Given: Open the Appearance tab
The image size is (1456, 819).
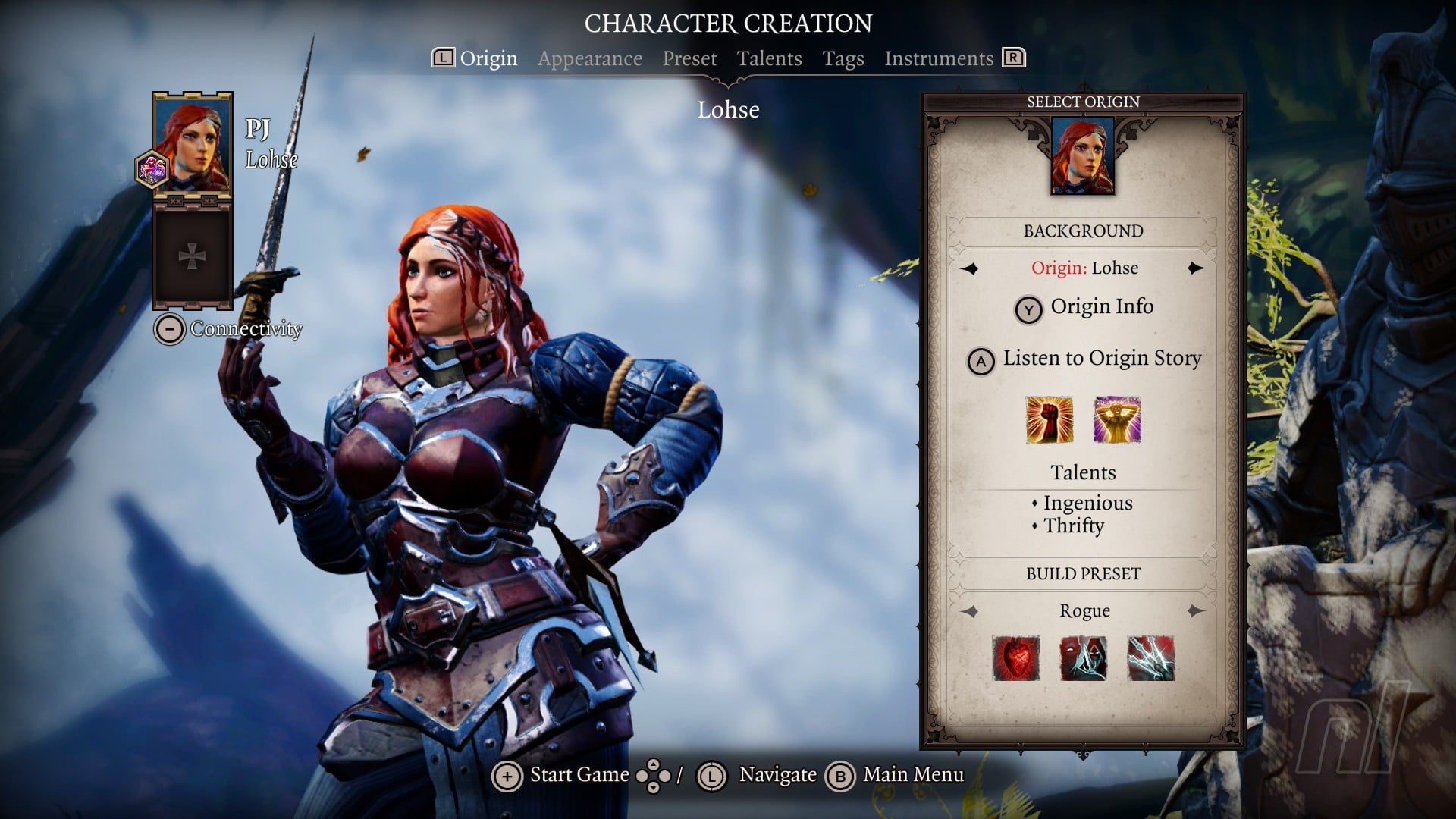Looking at the screenshot, I should tap(589, 58).
